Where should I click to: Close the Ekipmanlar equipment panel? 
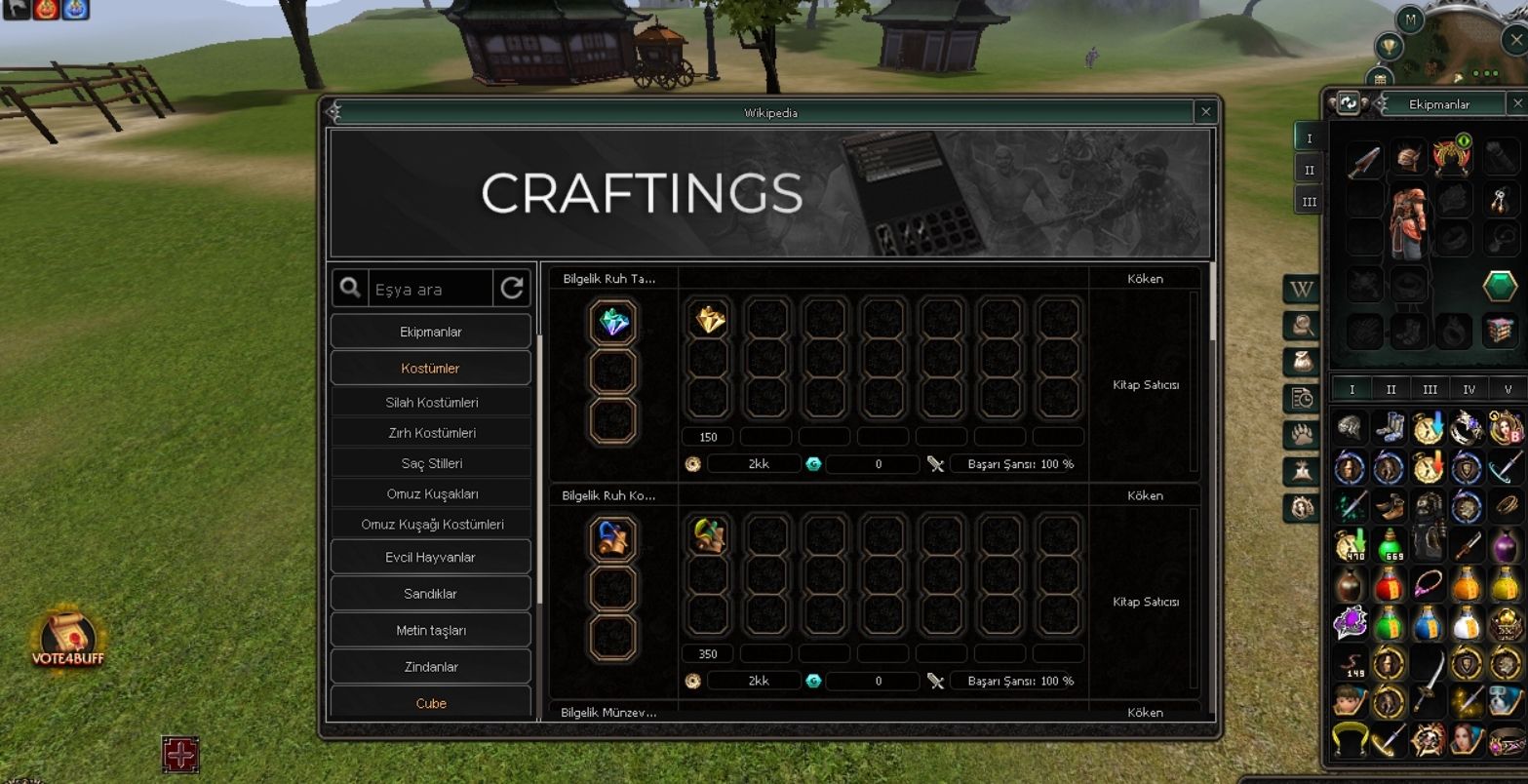[1516, 103]
